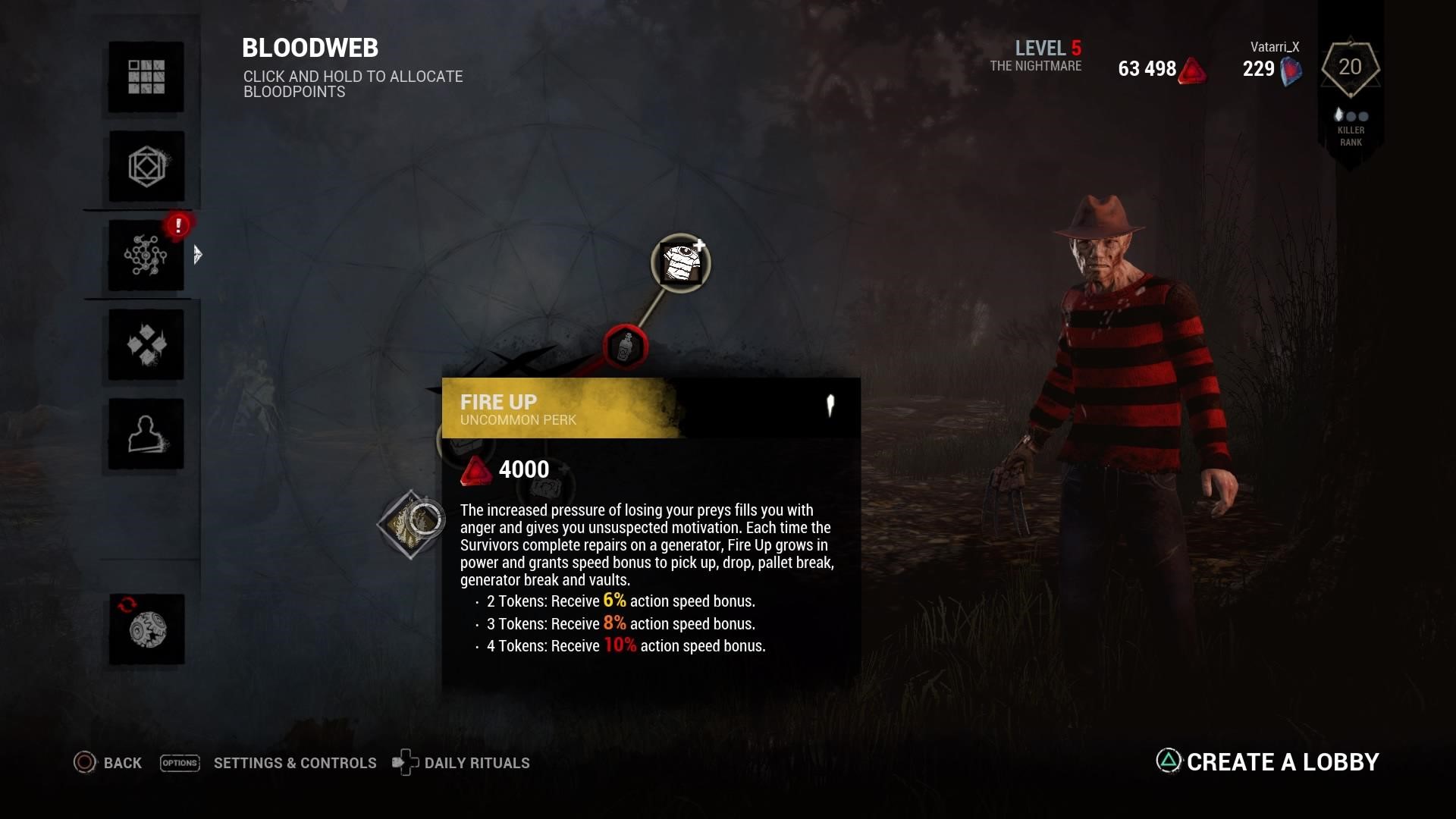
Task: Open Daily Rituals
Action: tap(461, 763)
